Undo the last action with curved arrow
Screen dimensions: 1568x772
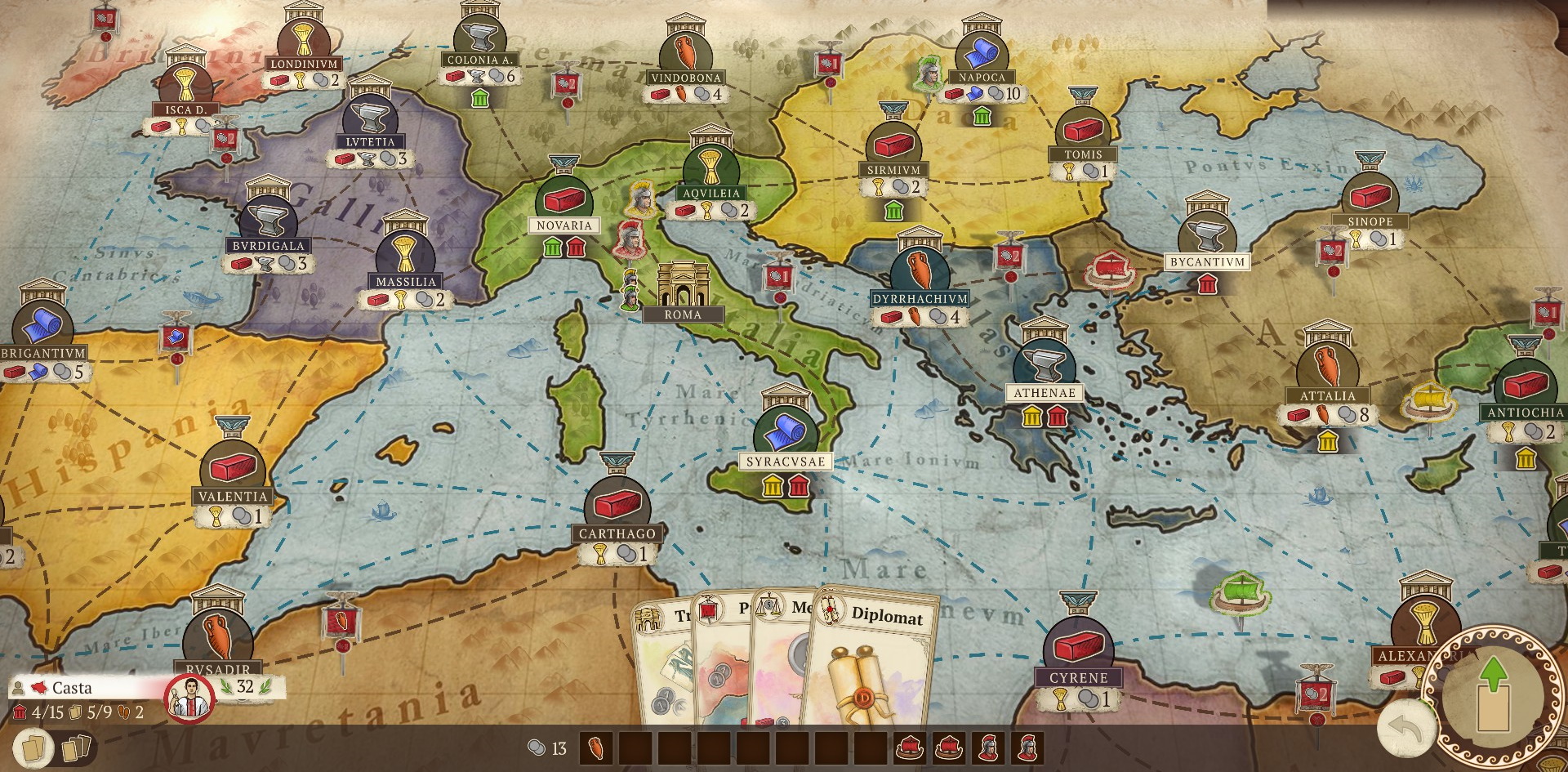point(1404,727)
